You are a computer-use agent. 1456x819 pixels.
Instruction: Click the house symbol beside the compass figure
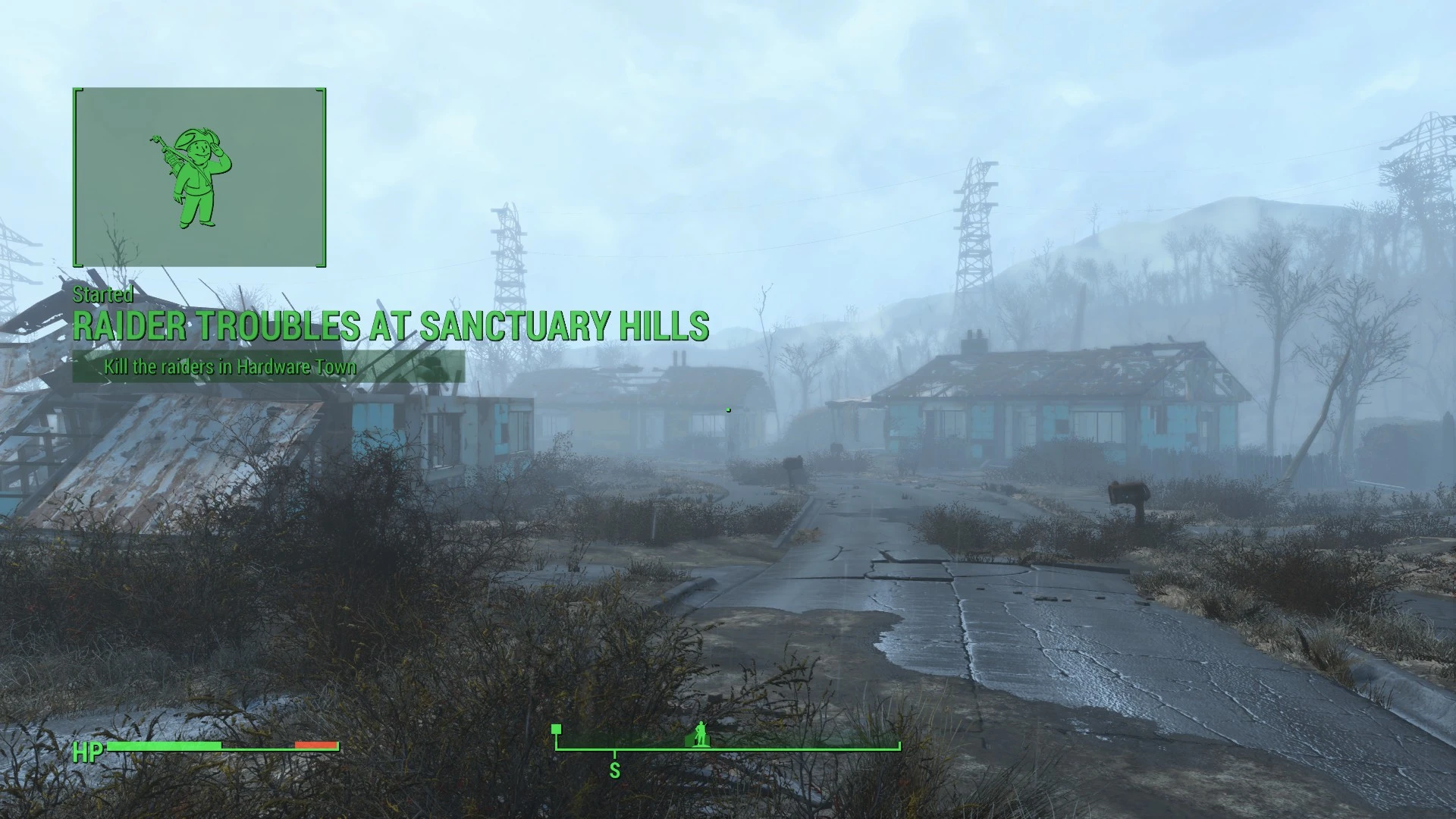point(690,740)
